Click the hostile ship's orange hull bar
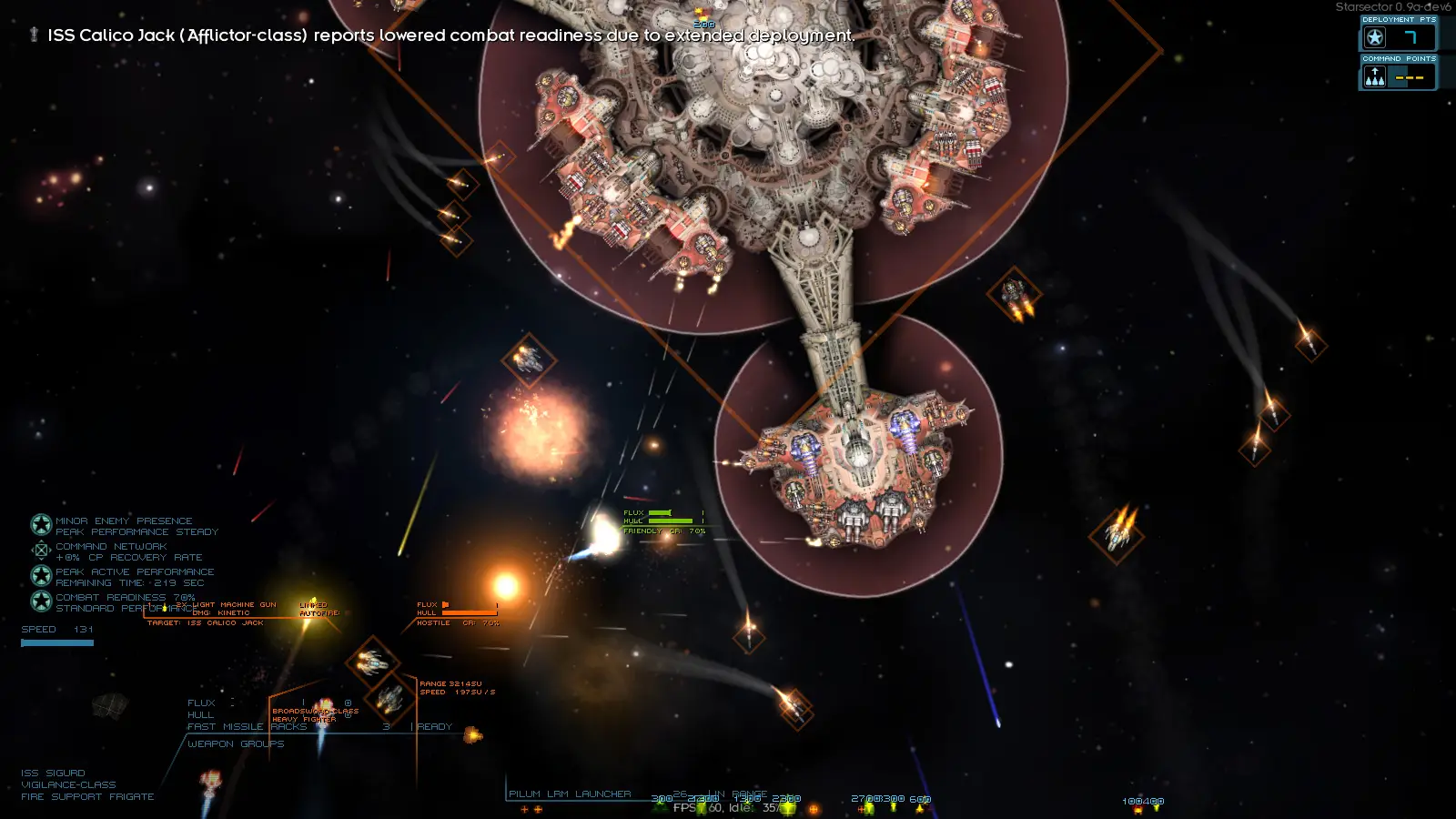Viewport: 1456px width, 819px height. [470, 612]
